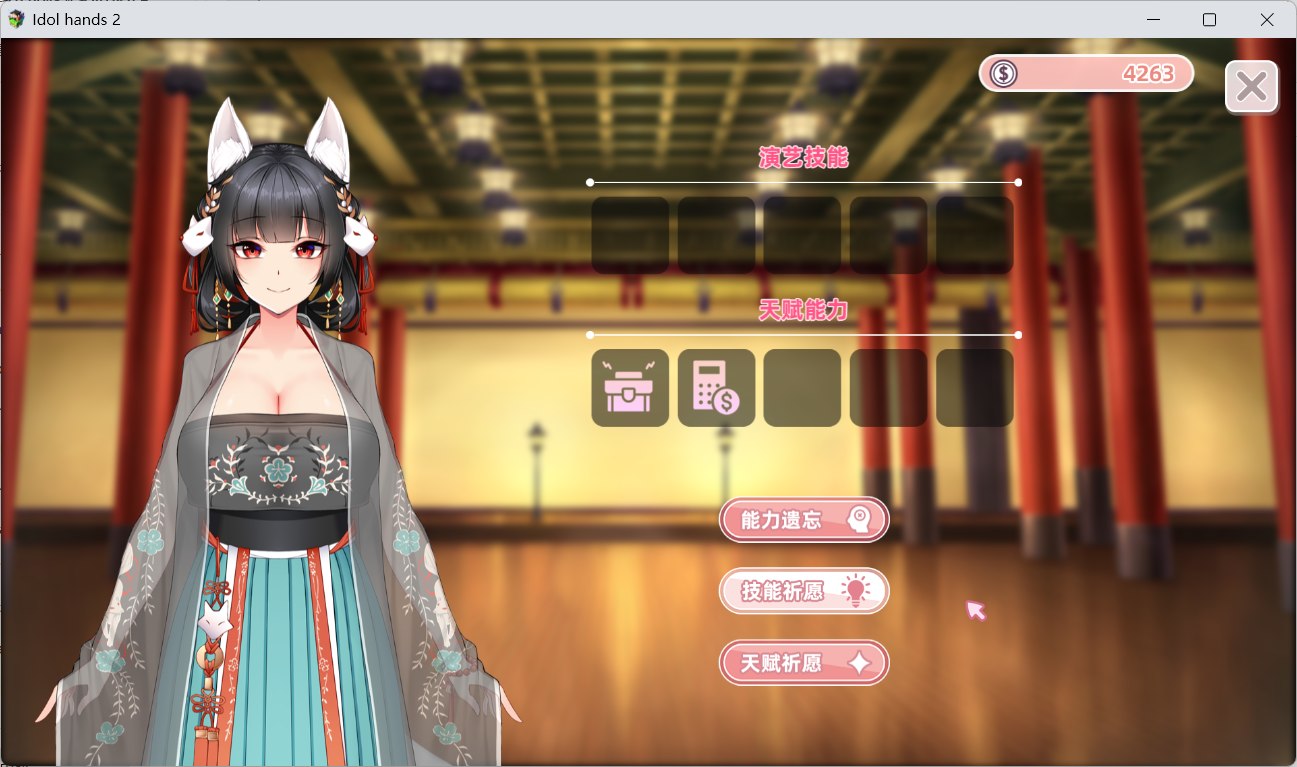Maximize the game window
Viewport: 1297px width, 767px height.
(1209, 20)
